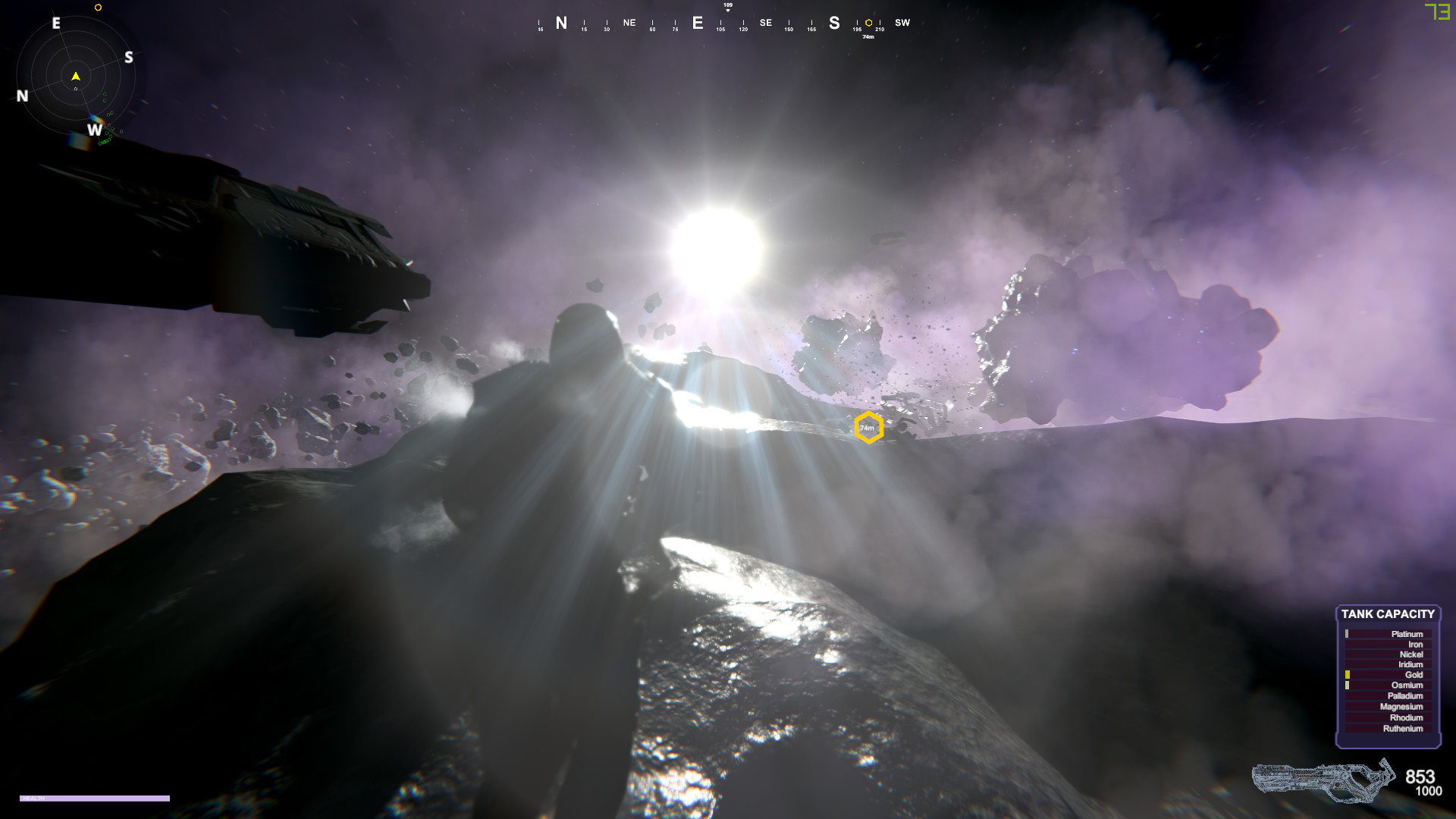Open the compass radar in the top-left corner
1456x819 pixels.
[76, 76]
